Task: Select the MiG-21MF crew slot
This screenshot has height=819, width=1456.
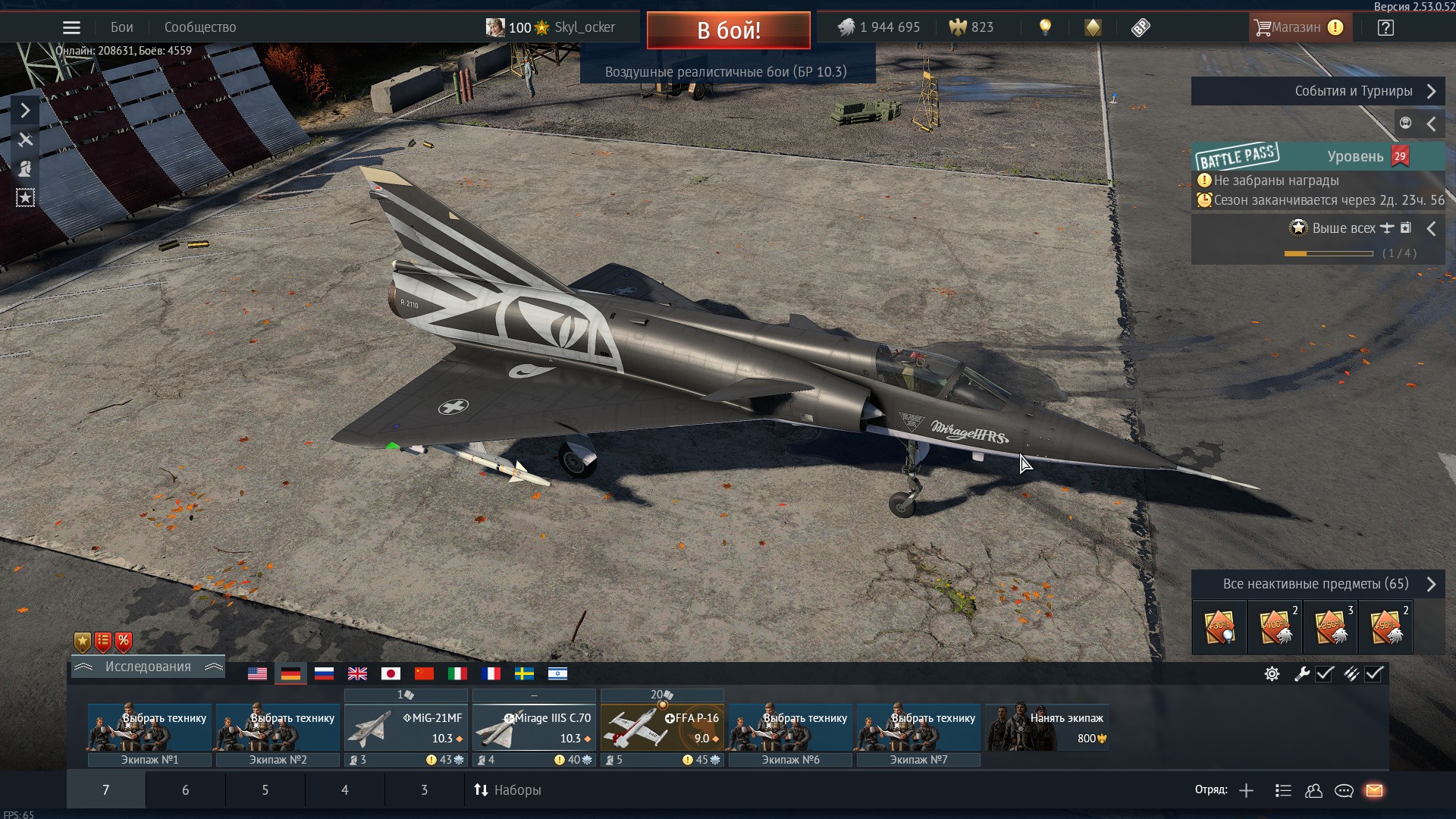Action: click(x=406, y=728)
